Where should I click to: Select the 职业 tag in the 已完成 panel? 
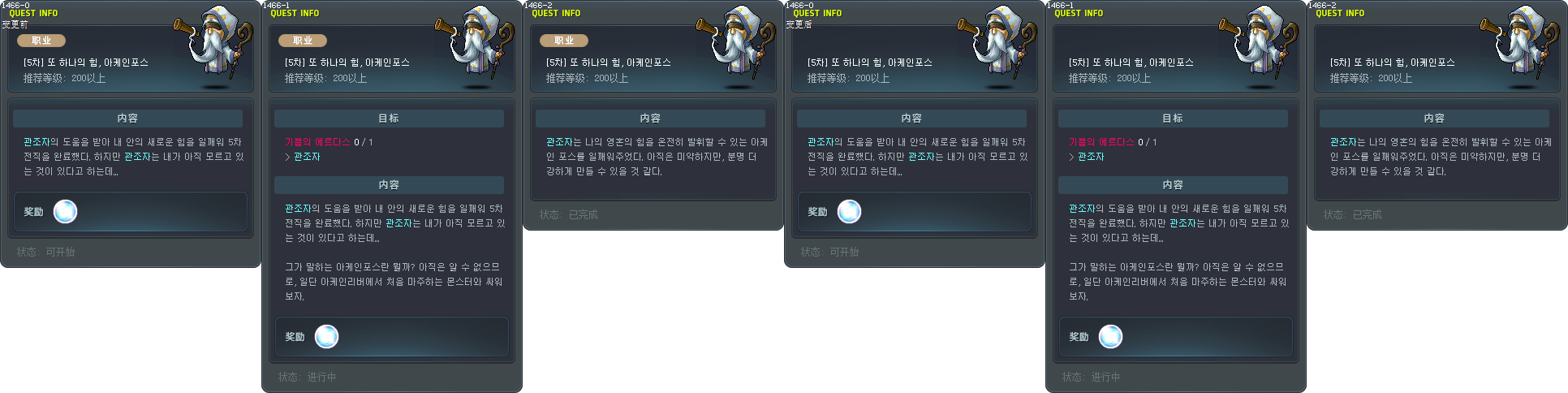click(564, 41)
